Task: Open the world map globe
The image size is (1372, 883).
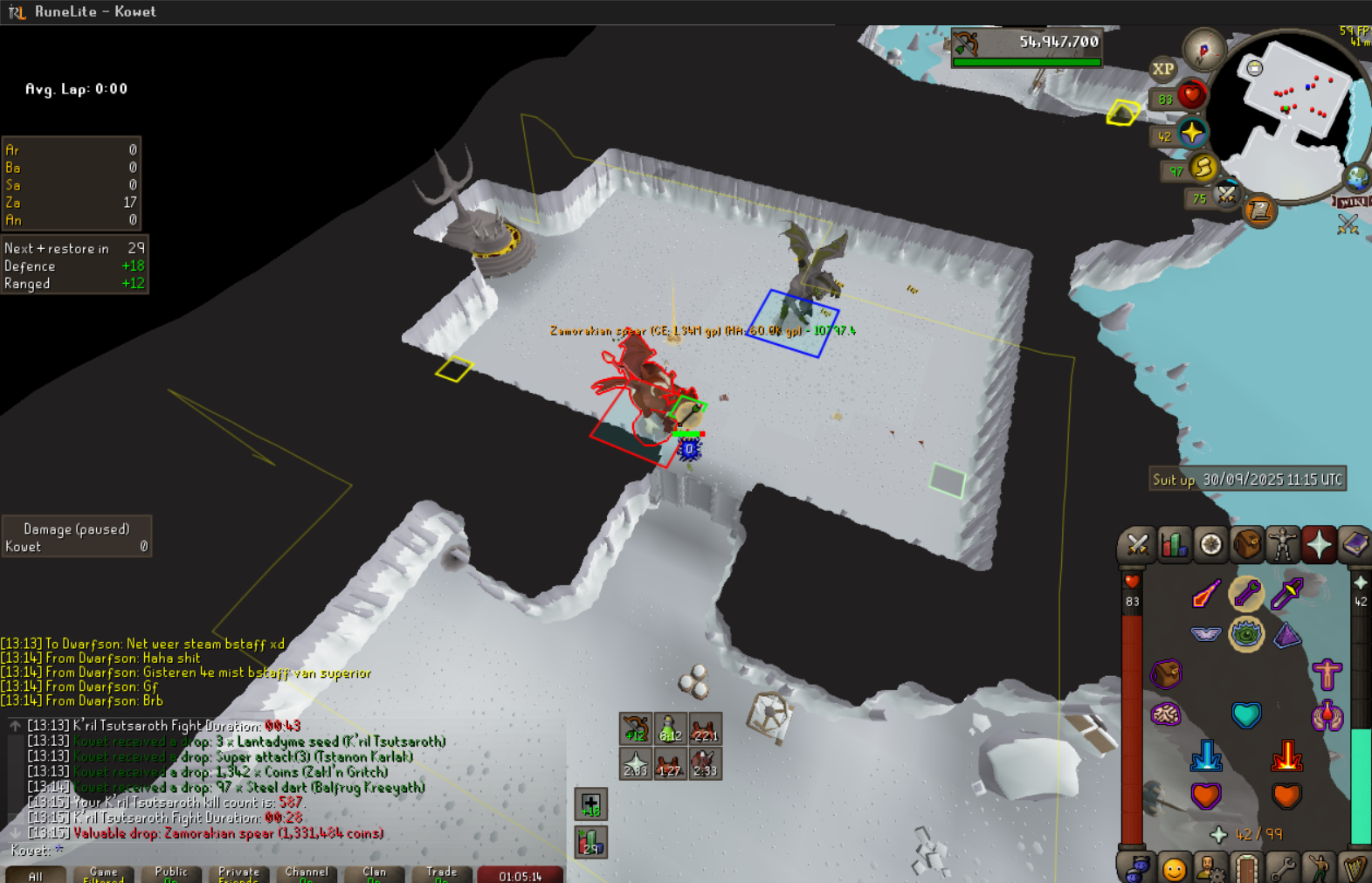Action: pos(1356,177)
